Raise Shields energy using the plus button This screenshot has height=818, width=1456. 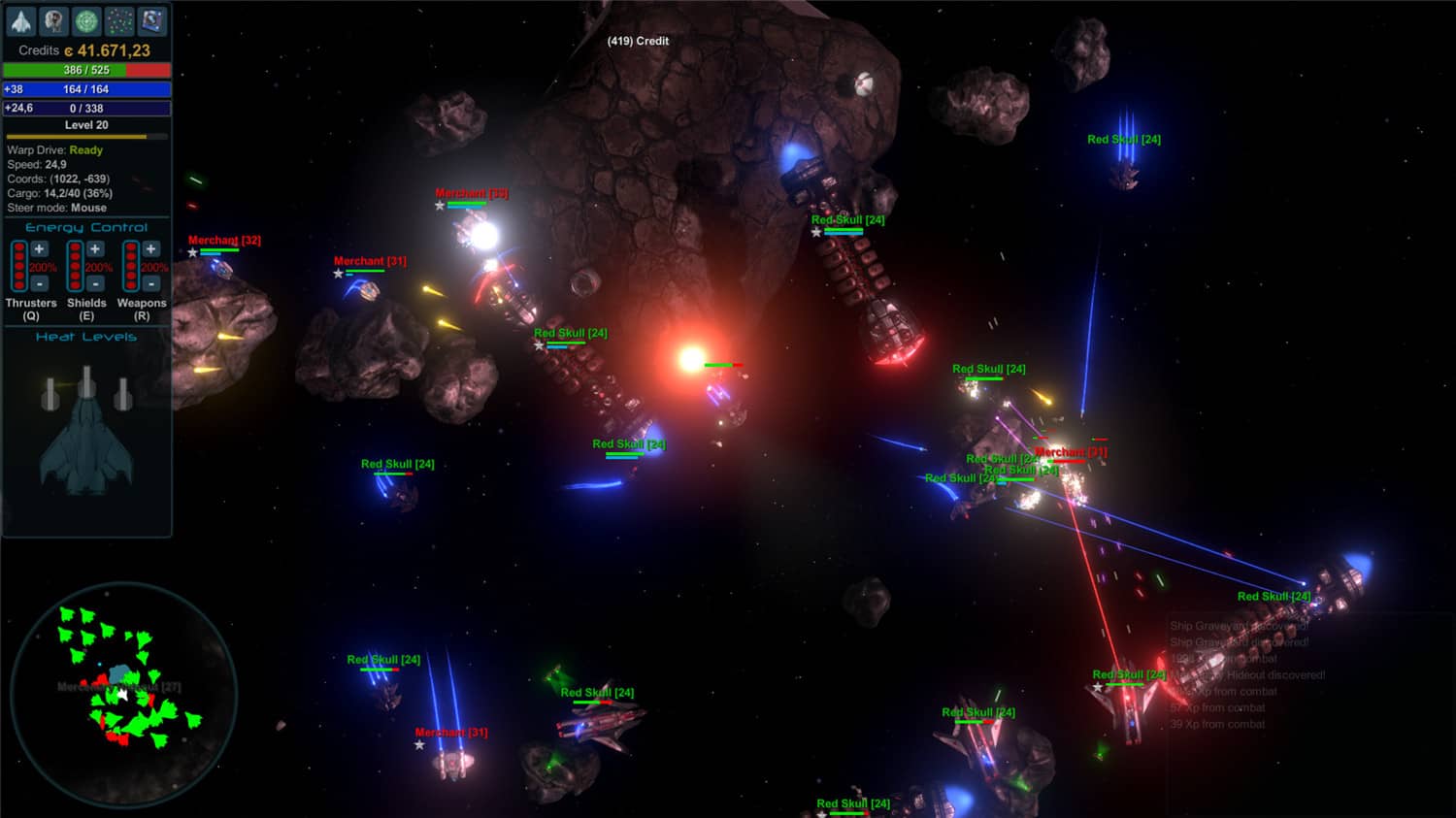(95, 249)
